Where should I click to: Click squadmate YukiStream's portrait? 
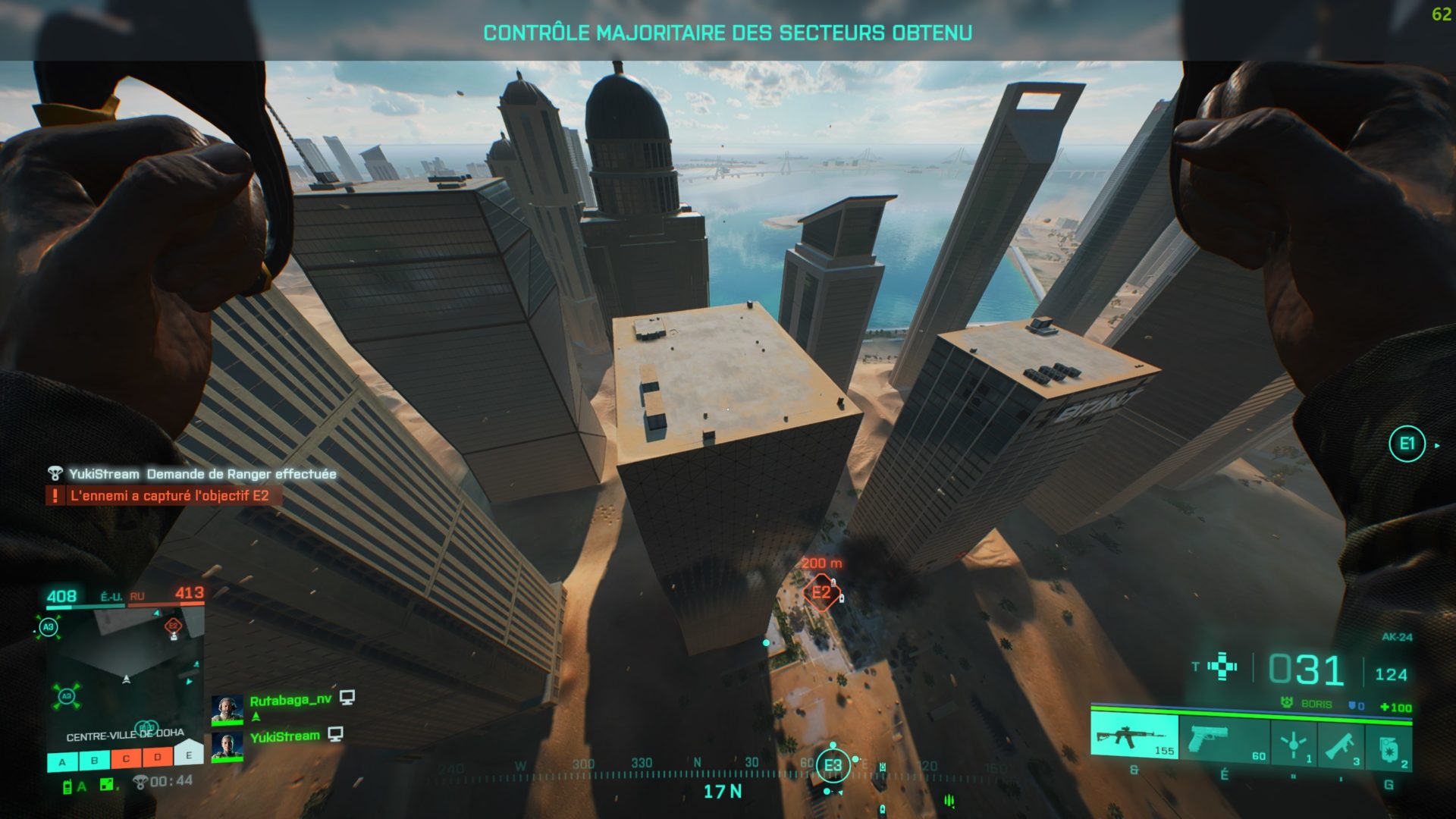click(226, 745)
